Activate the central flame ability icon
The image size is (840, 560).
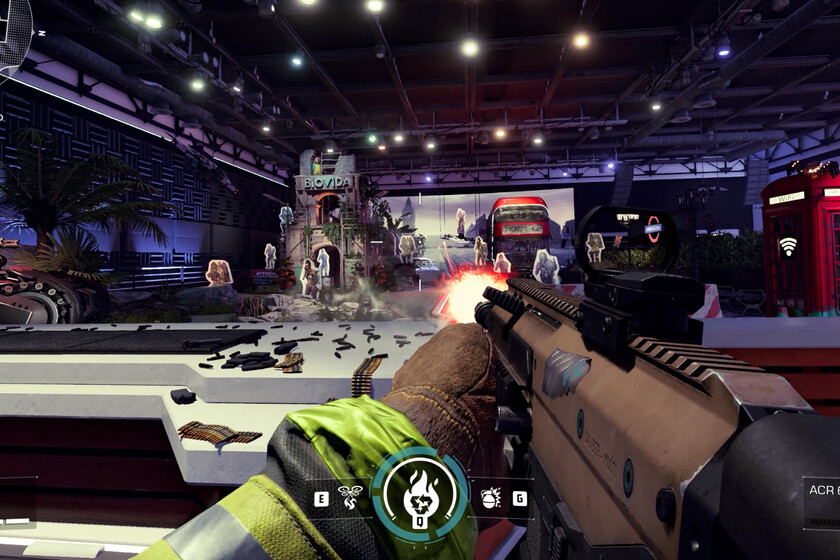(x=420, y=495)
